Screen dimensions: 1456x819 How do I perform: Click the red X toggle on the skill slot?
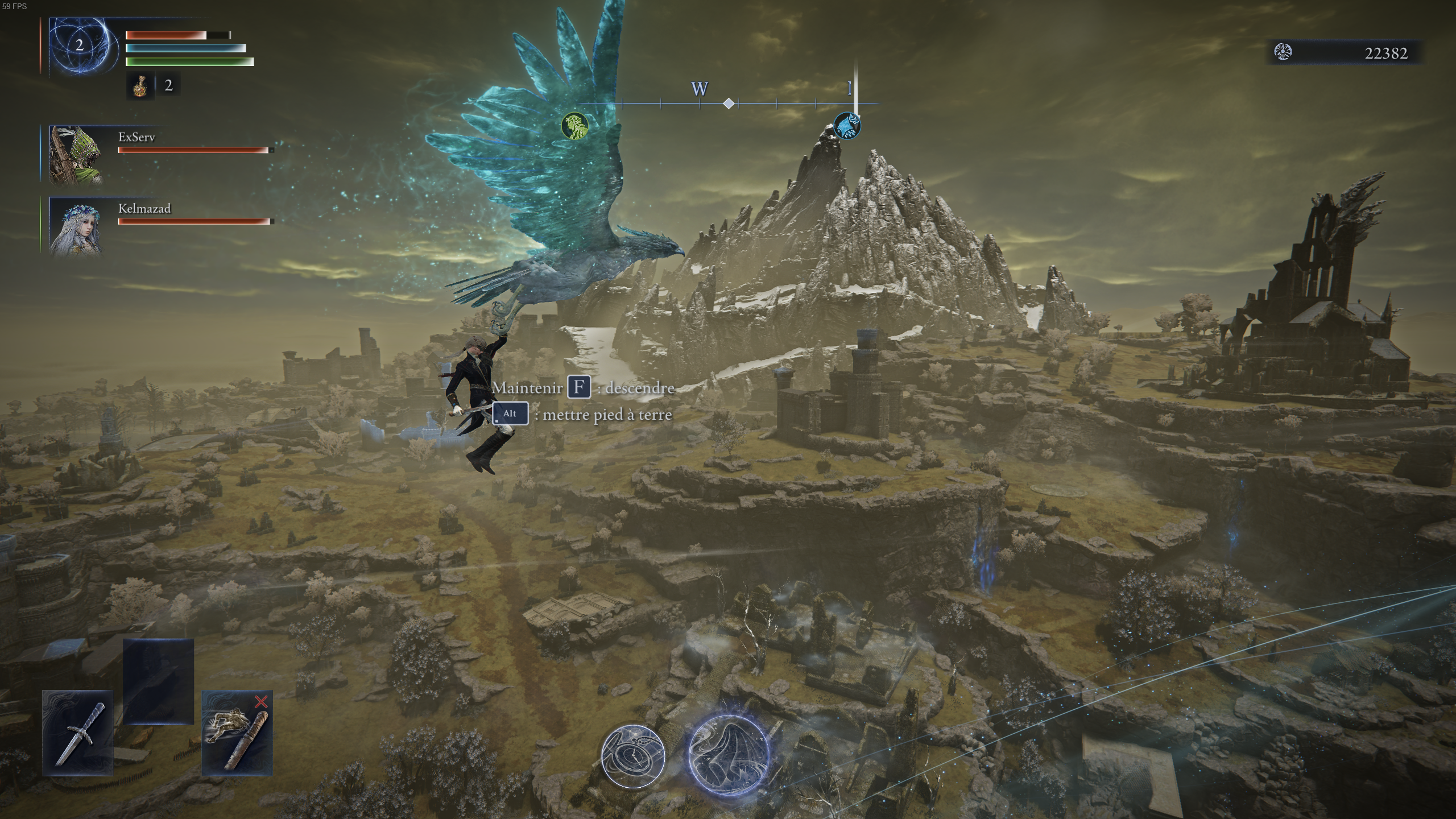coord(260,701)
